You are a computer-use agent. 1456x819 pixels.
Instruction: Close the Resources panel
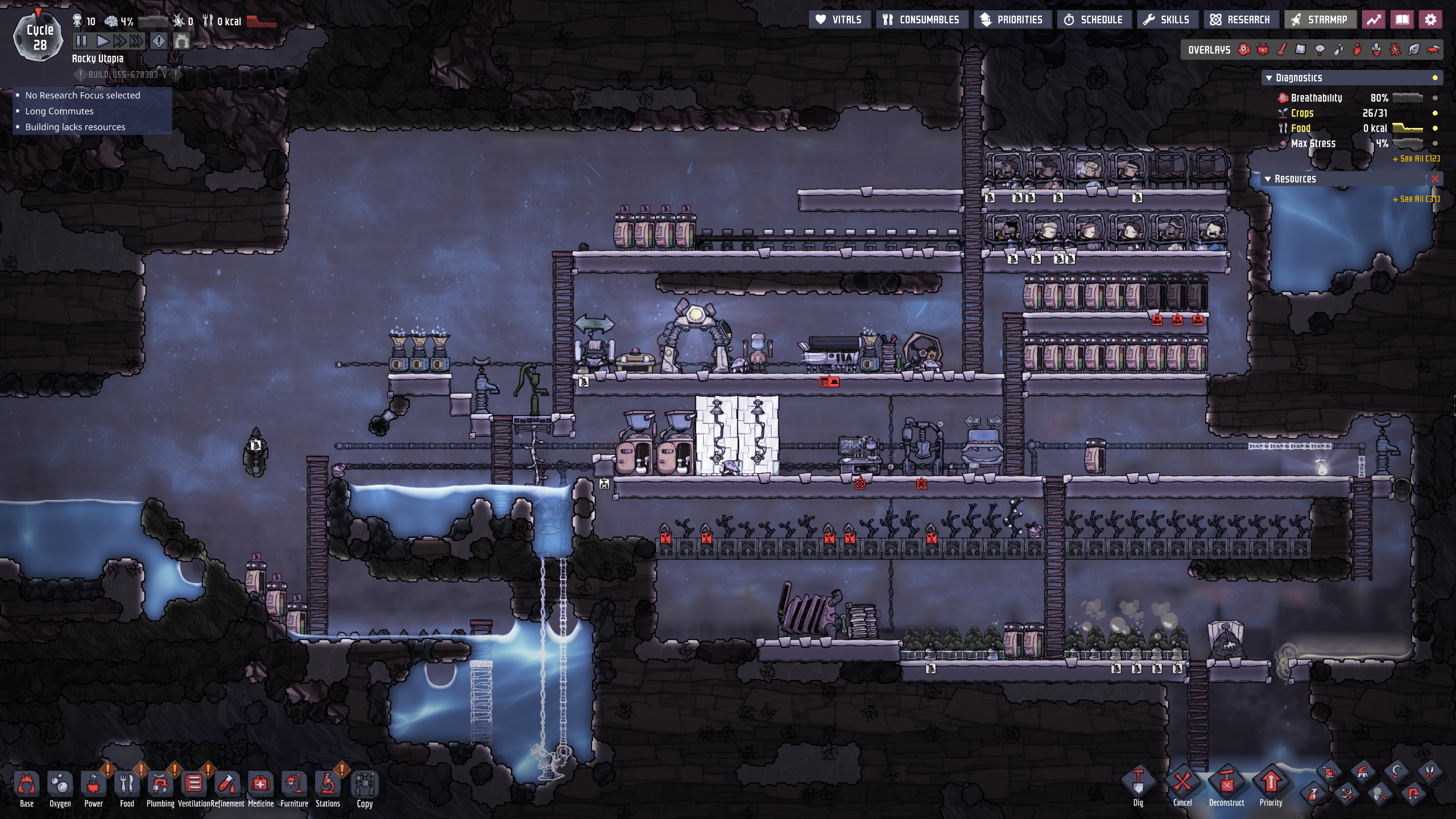click(x=1435, y=179)
